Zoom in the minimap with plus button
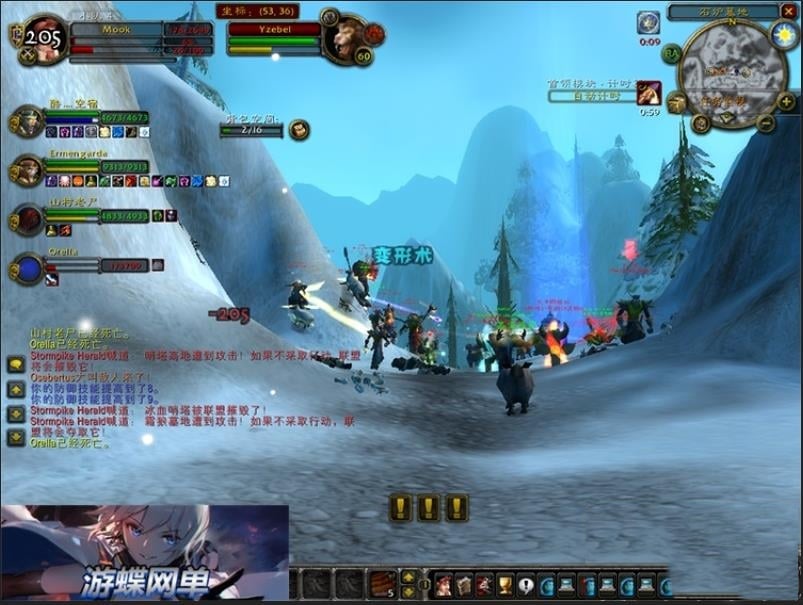This screenshot has height=605, width=803. 786,102
